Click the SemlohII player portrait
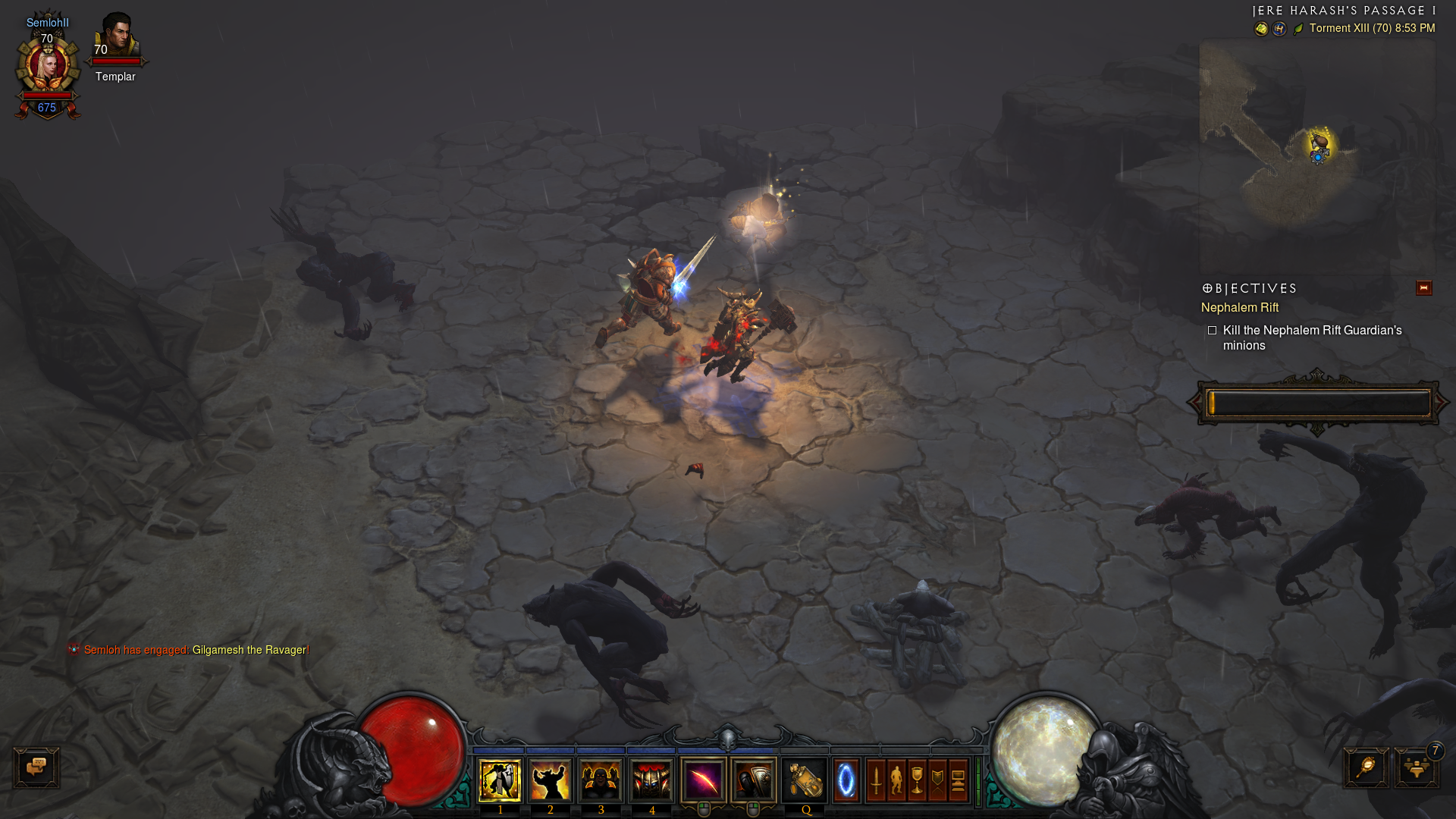The image size is (1456, 819). pyautogui.click(x=48, y=68)
